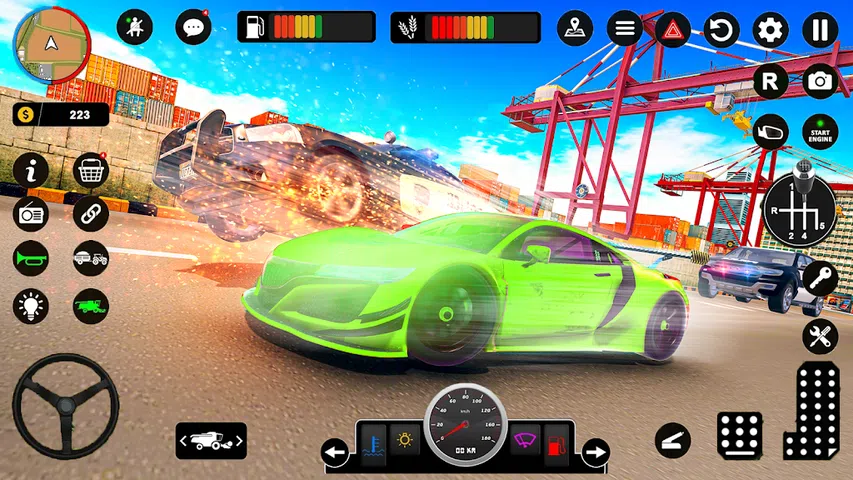Sound the green horn

(x=31, y=258)
